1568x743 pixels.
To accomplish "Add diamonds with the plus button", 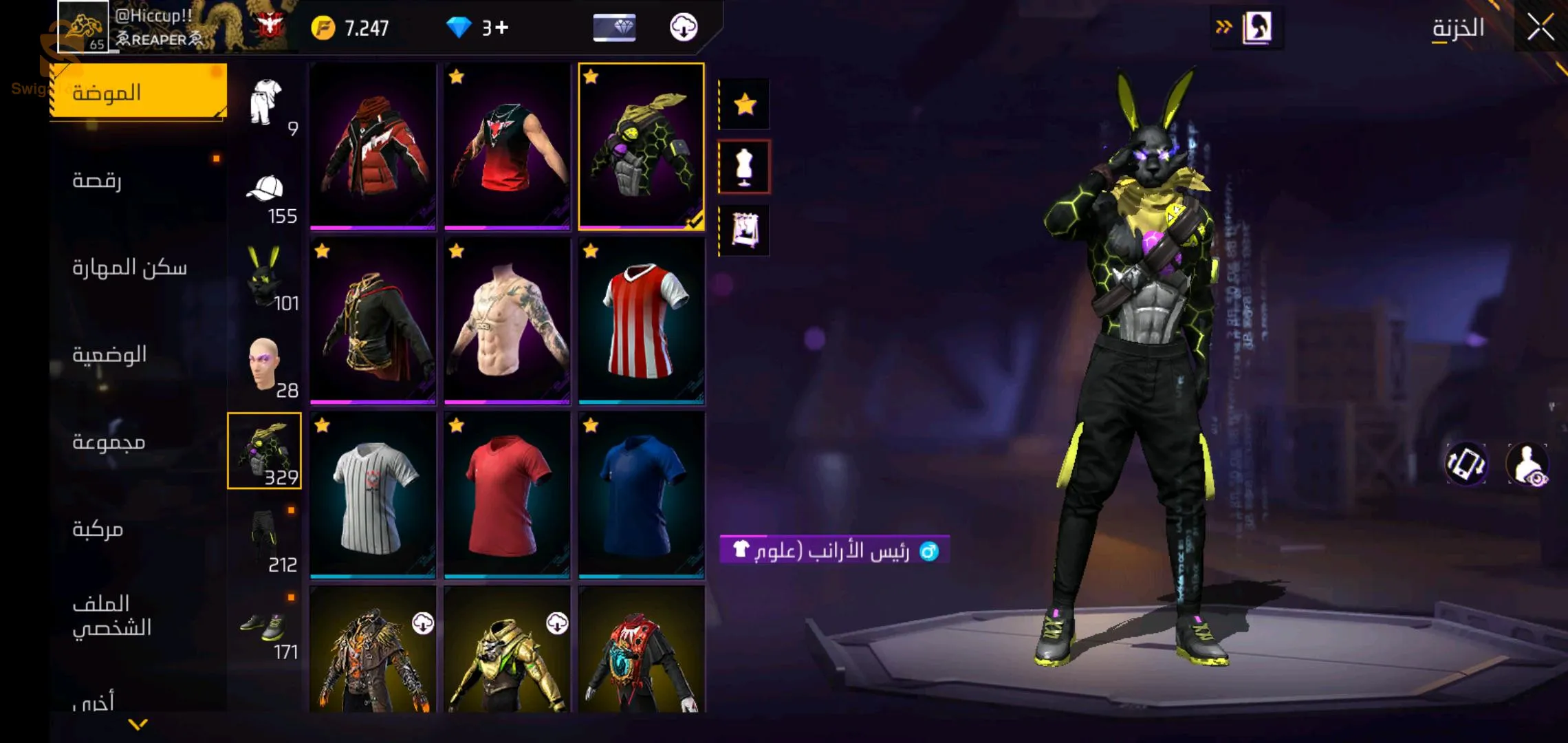I will tap(502, 28).
